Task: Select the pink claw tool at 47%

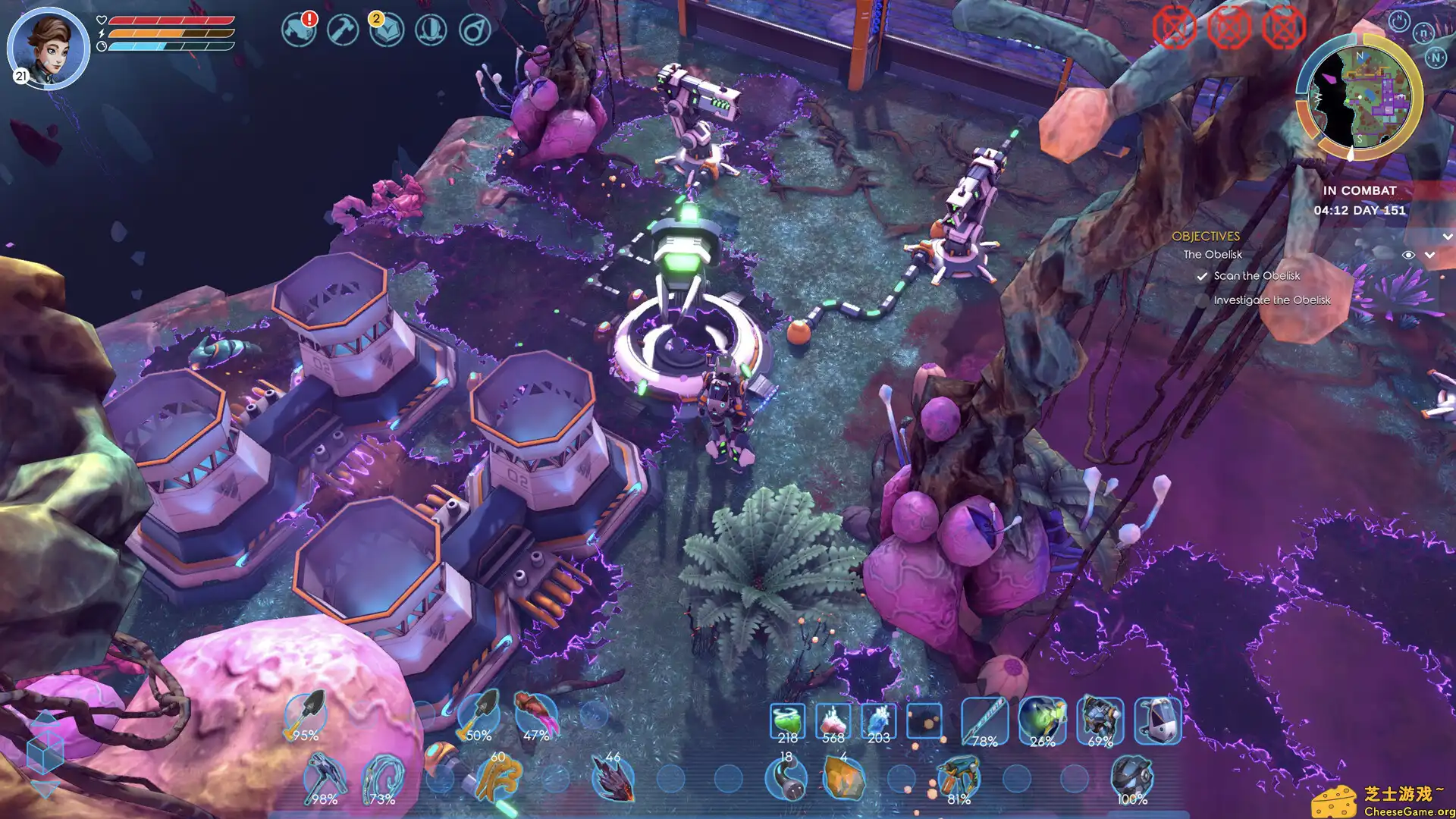Action: click(x=536, y=716)
